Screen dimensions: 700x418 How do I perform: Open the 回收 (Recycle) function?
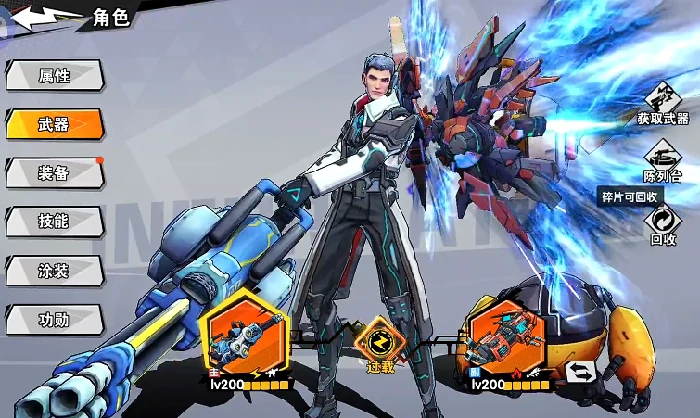tap(664, 225)
